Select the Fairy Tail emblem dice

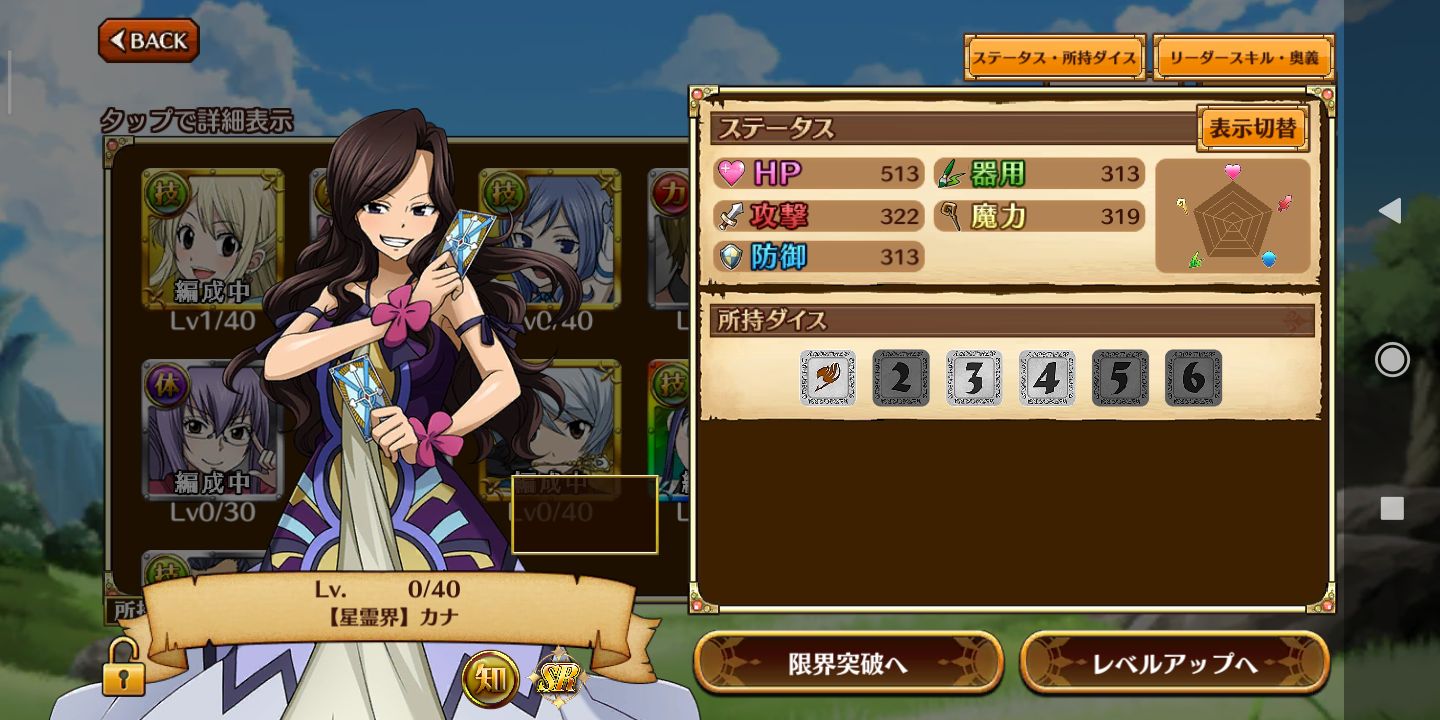828,378
